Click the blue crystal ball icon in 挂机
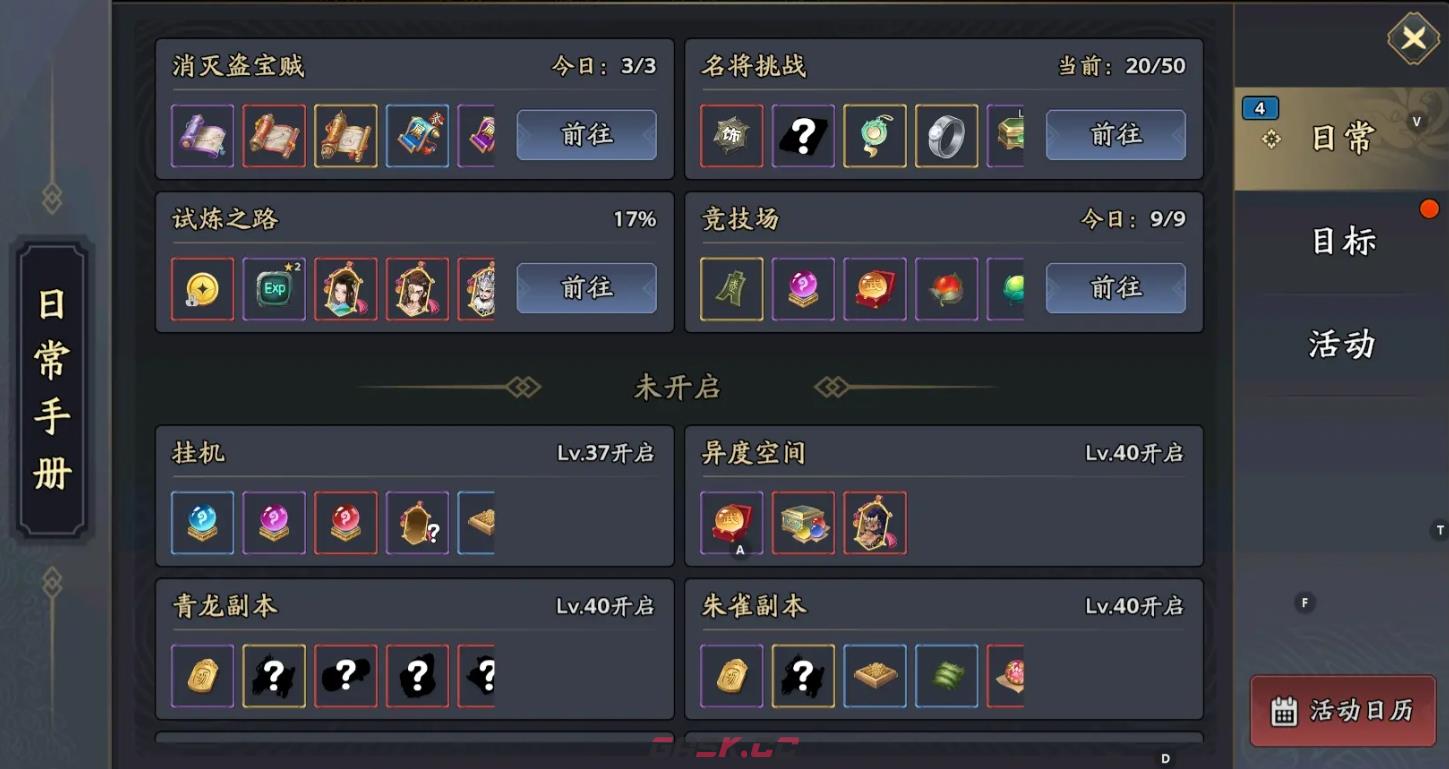Viewport: 1449px width, 769px height. 202,522
